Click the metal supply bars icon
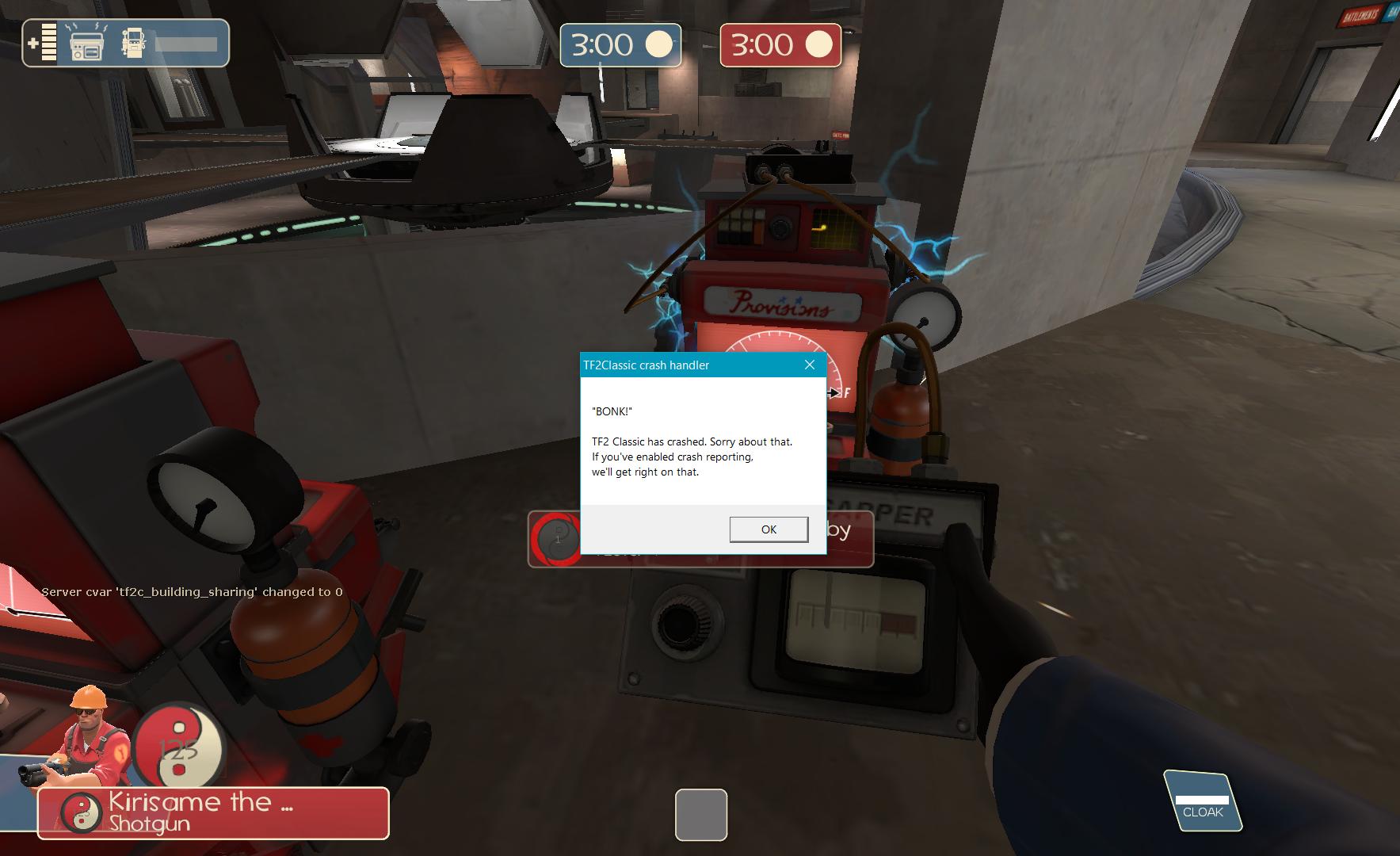 pyautogui.click(x=48, y=42)
